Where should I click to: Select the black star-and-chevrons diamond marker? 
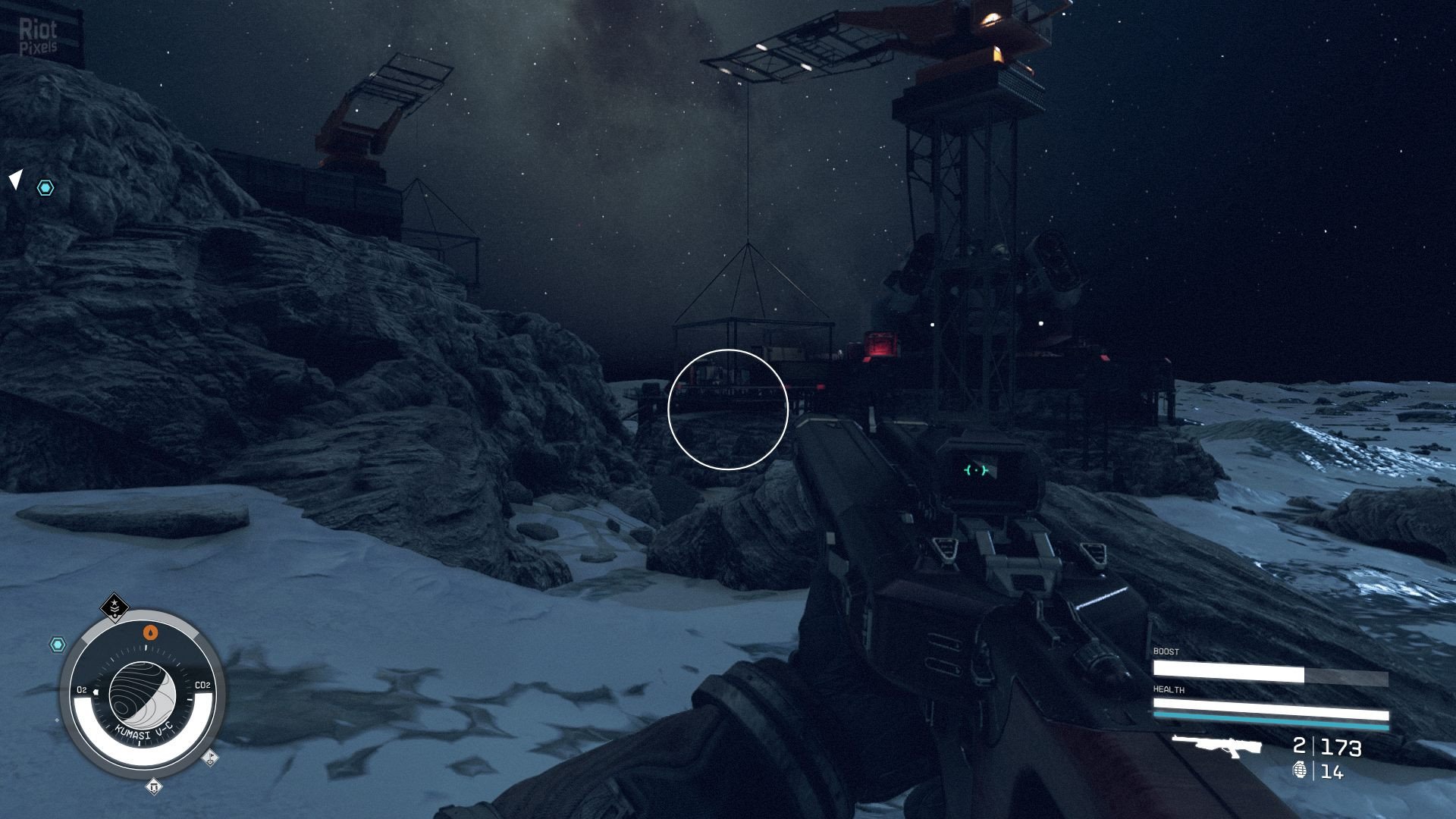tap(115, 607)
